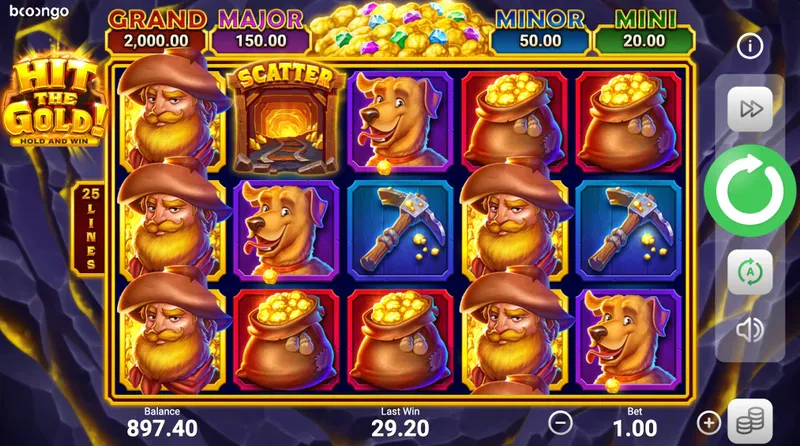800x446 pixels.
Task: Increase the bet with the plus button
Action: coord(709,422)
